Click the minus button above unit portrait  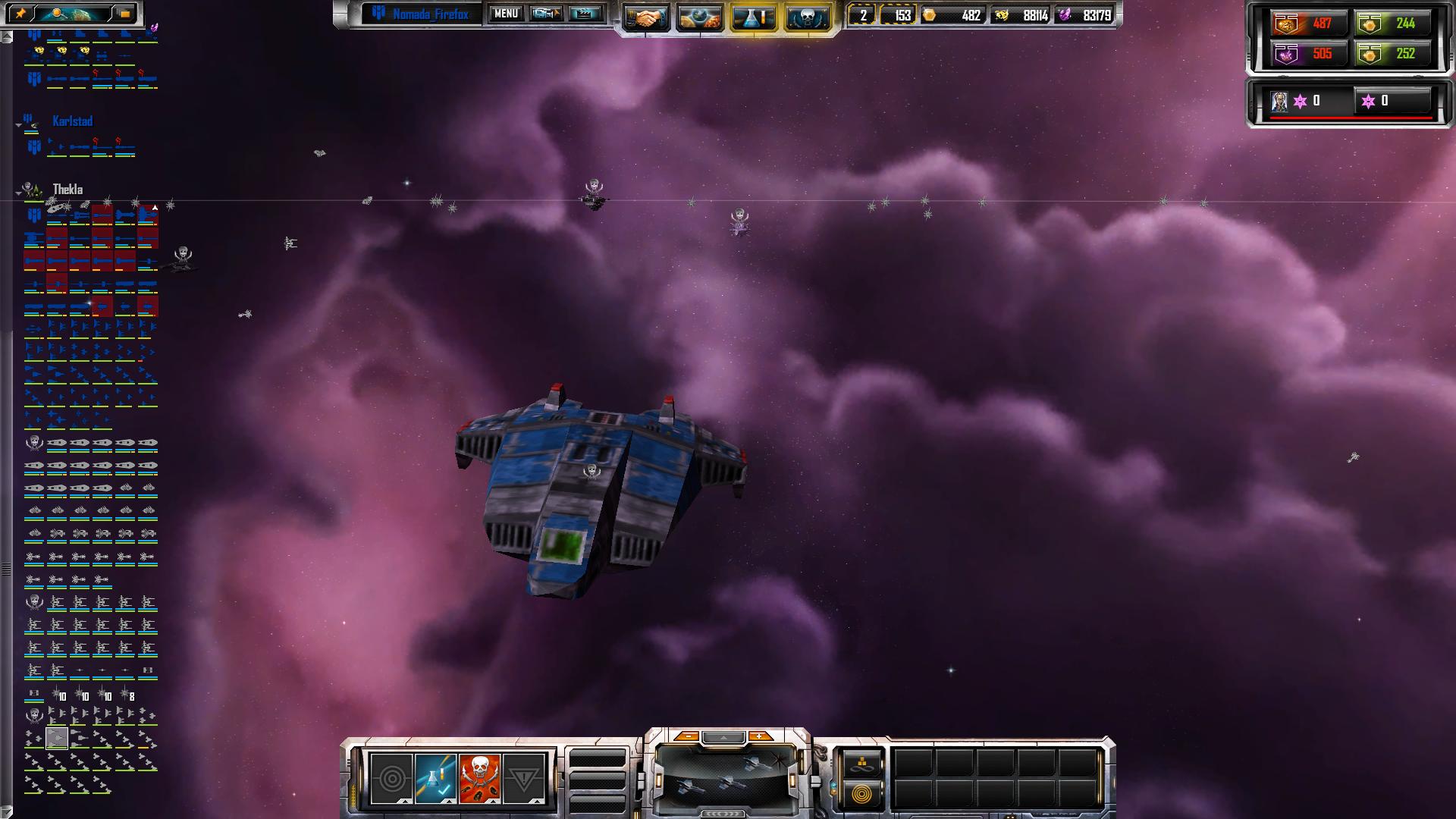tap(686, 736)
